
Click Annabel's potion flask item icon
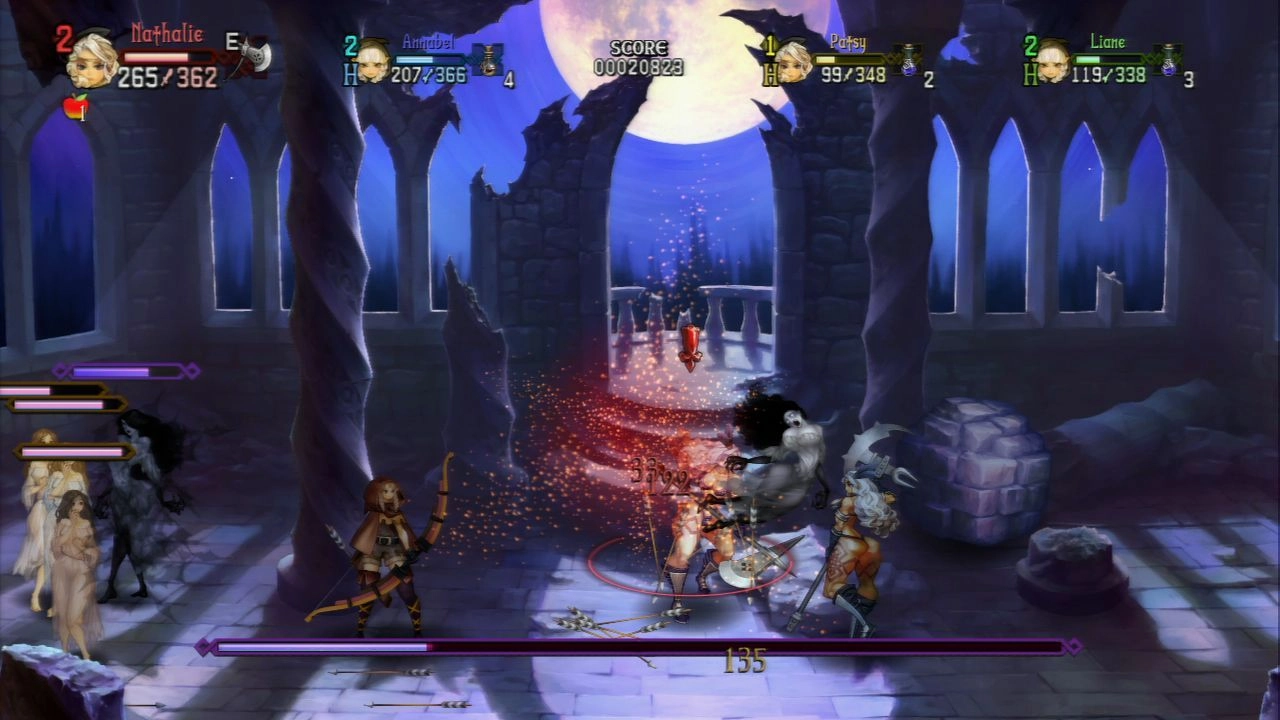[x=489, y=60]
